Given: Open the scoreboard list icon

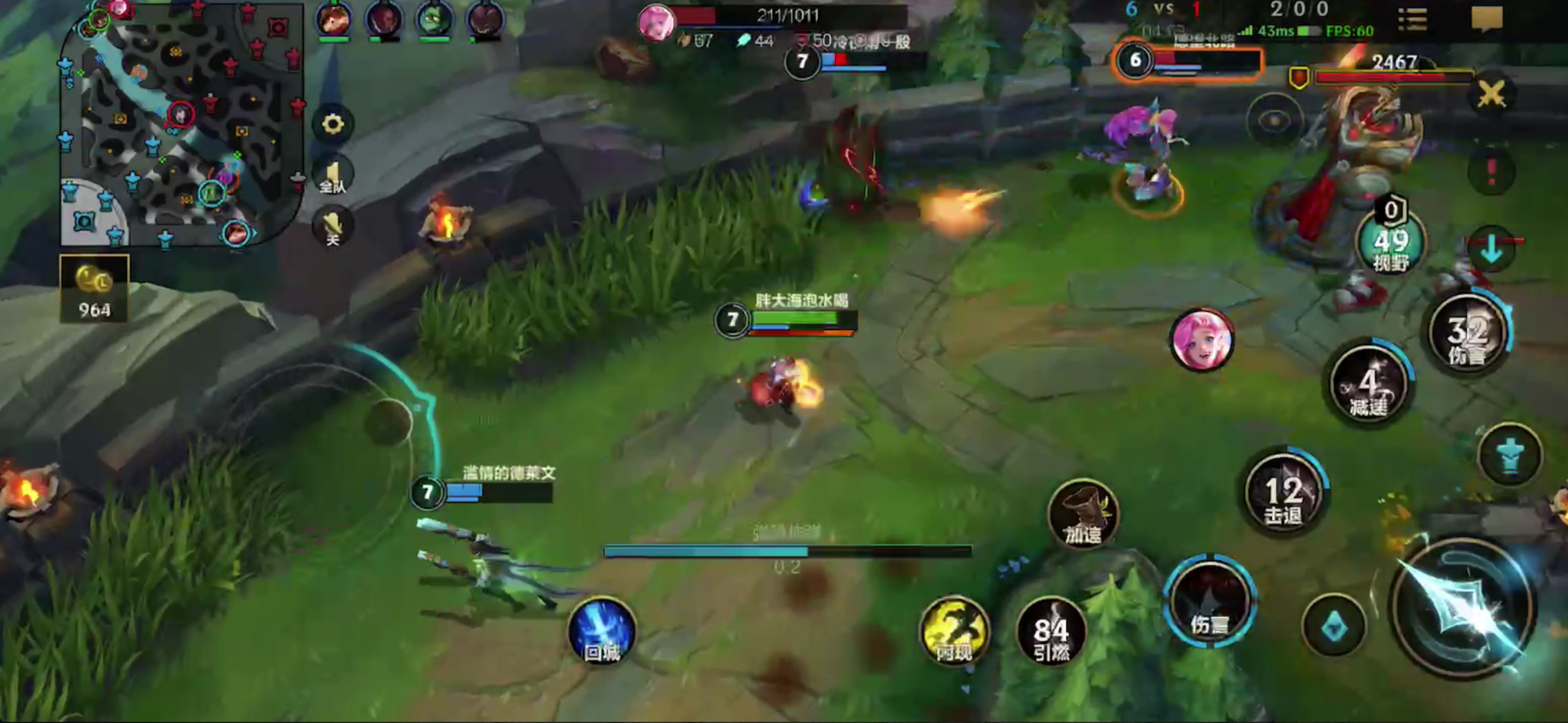Looking at the screenshot, I should point(1412,19).
